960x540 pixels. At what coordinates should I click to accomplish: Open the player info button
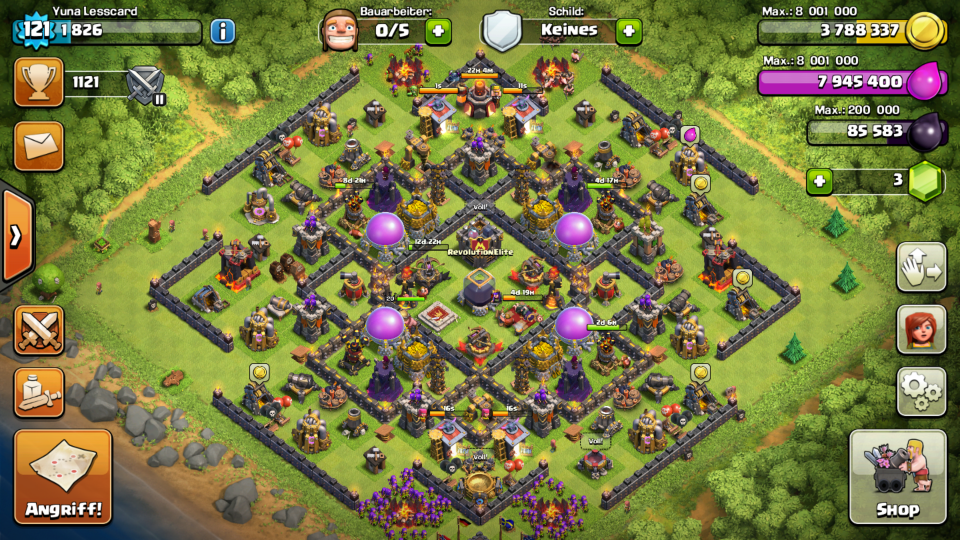[222, 31]
